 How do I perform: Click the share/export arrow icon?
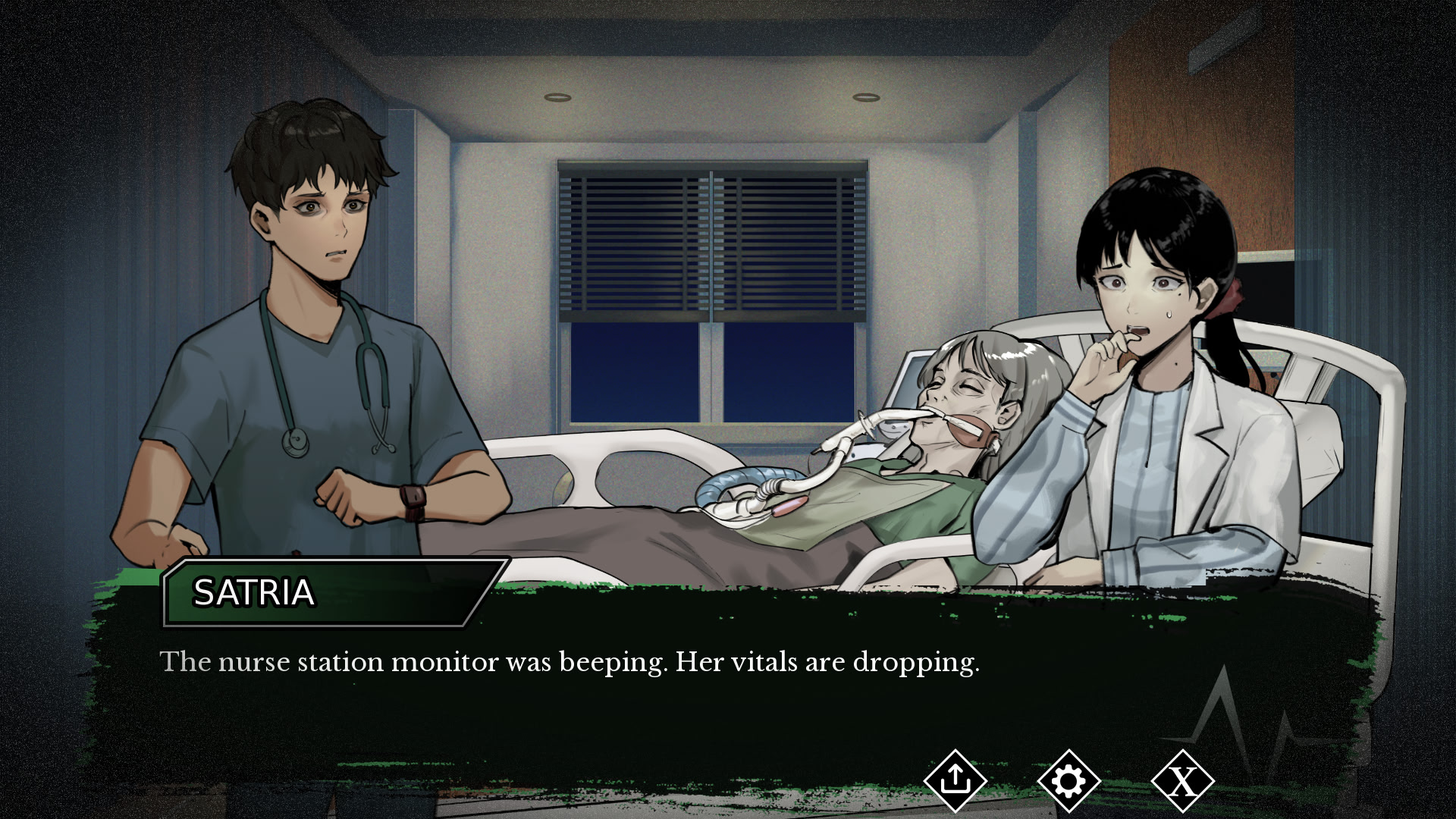click(955, 780)
